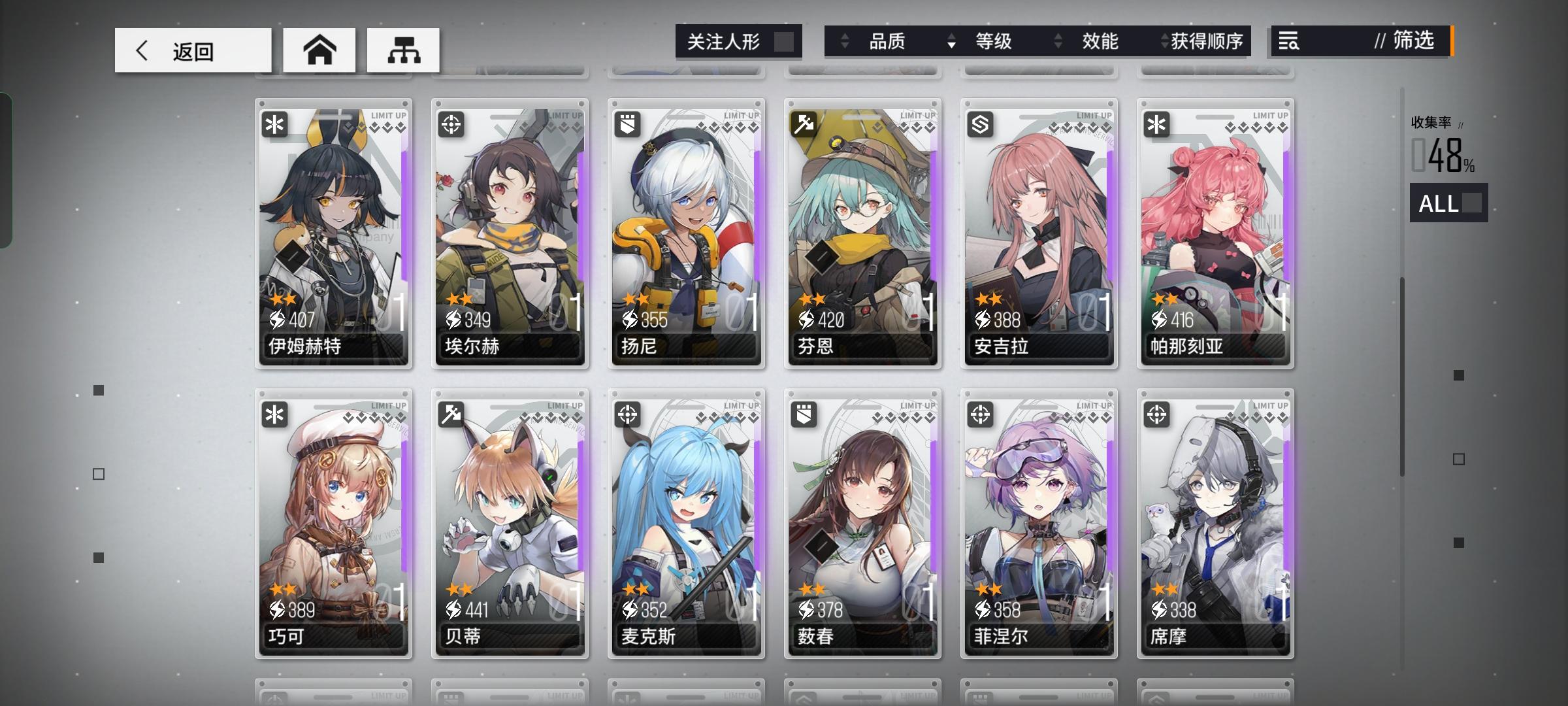The height and width of the screenshot is (706, 1568).
Task: Click the sniper crosshair icon on 埃尔赫's card
Action: point(451,124)
